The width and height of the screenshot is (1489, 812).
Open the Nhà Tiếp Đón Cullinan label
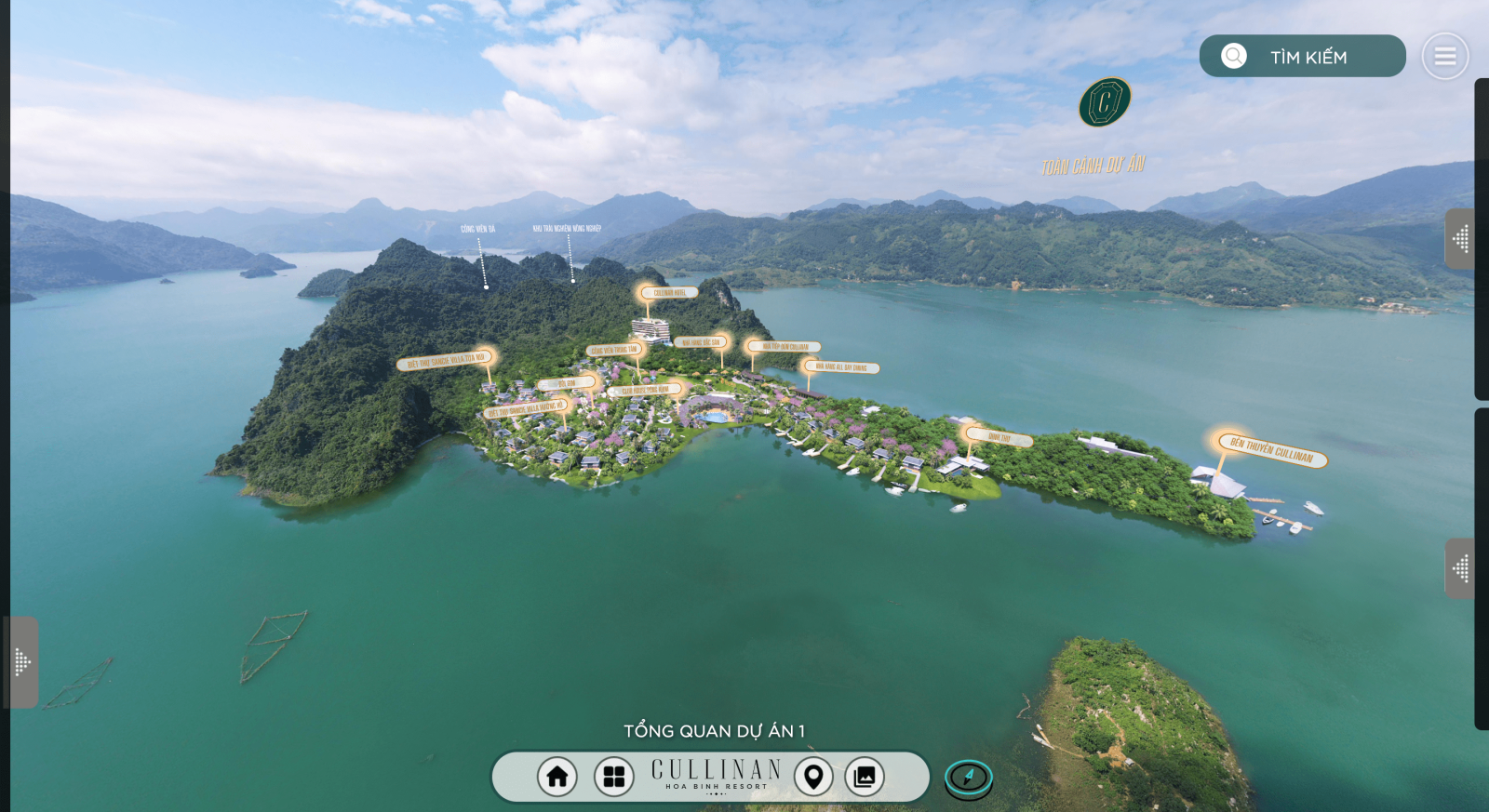pos(785,347)
